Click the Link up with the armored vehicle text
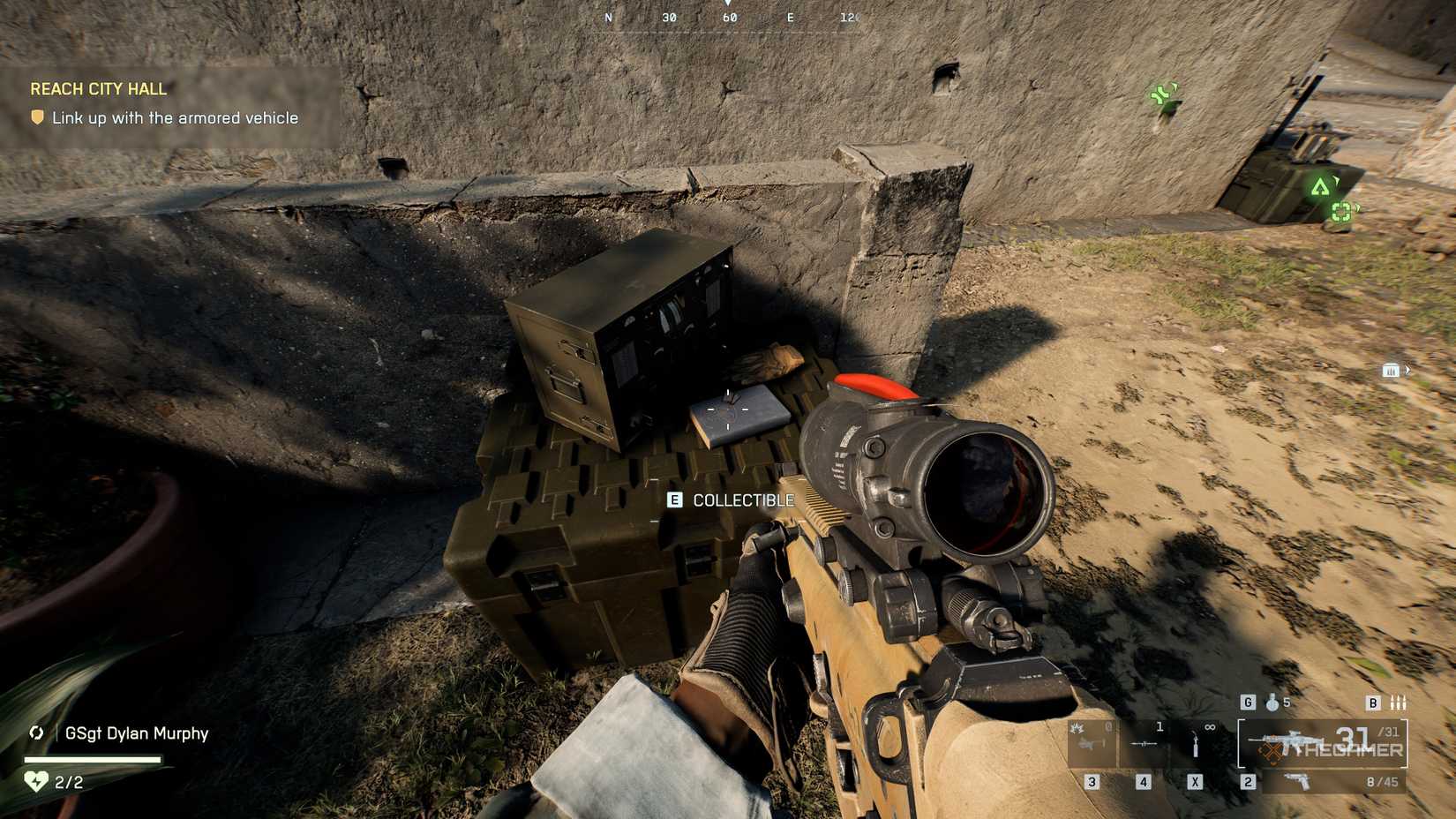Viewport: 1456px width, 819px height. 175,116
